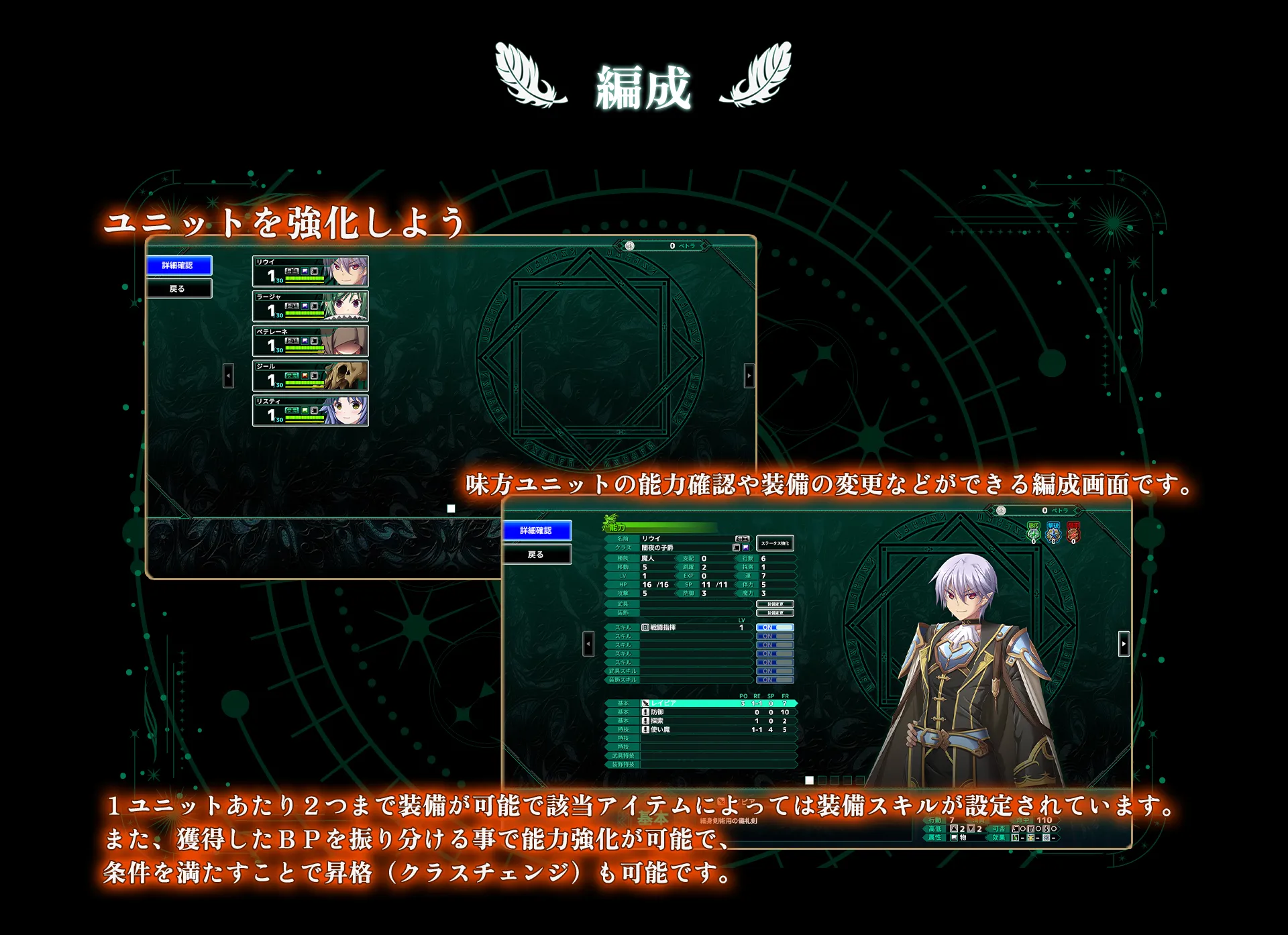Choose the リスティ unit card
Screen dimensions: 1288x935
pos(310,411)
